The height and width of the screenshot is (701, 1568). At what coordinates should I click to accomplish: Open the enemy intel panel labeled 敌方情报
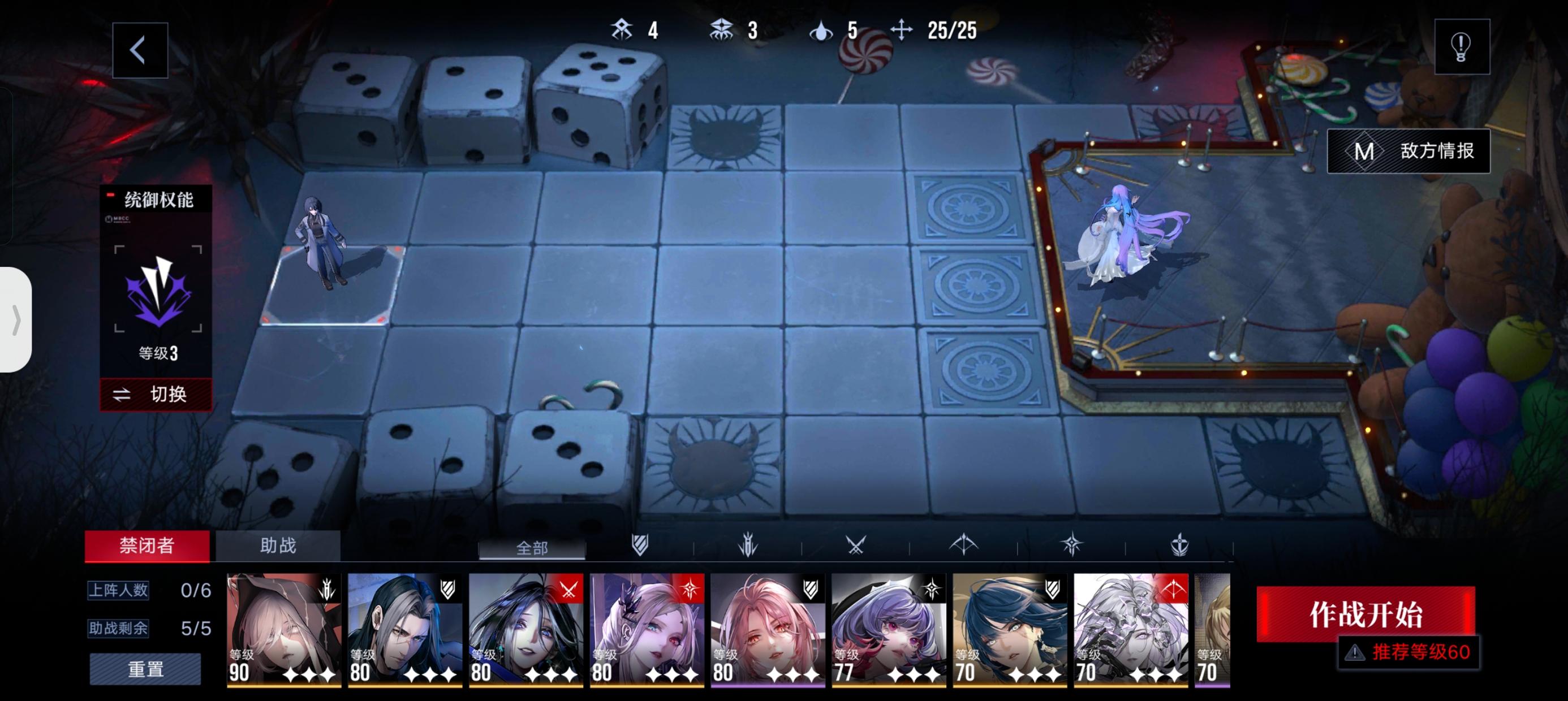tap(1408, 152)
